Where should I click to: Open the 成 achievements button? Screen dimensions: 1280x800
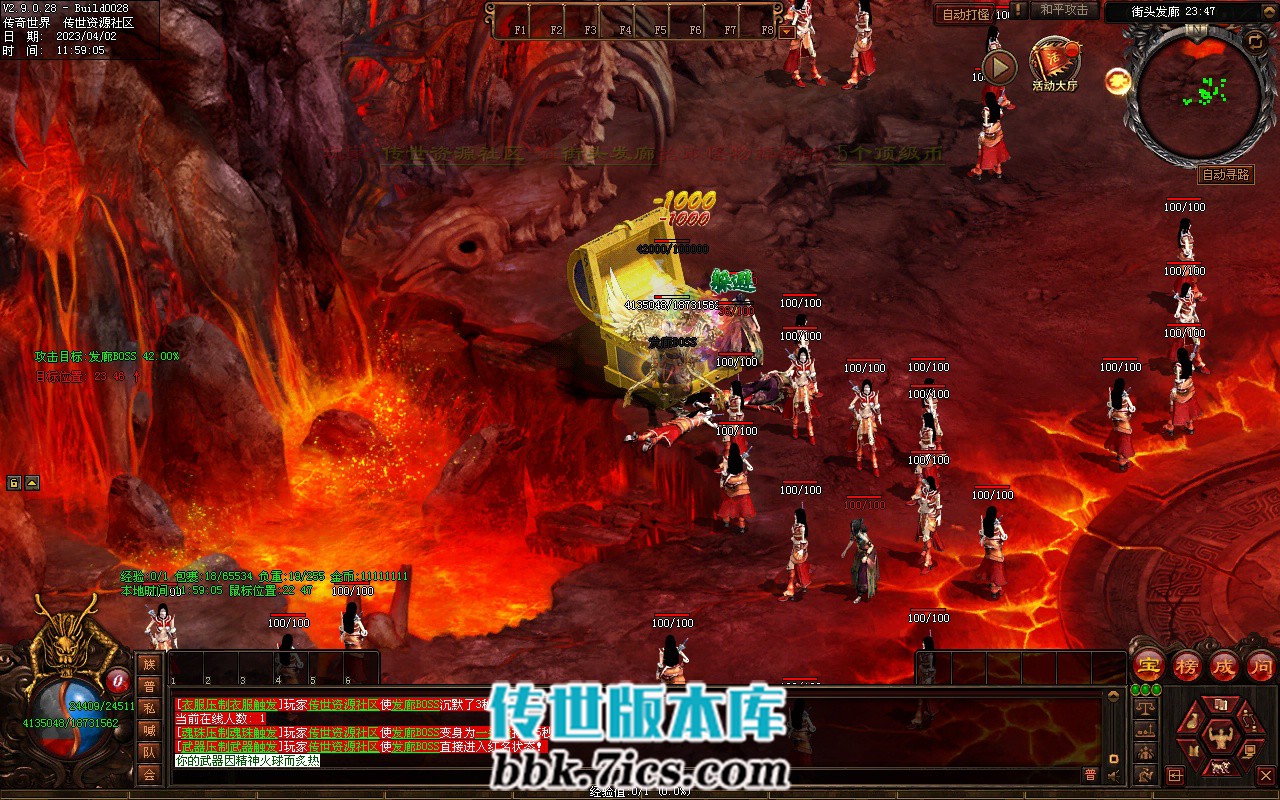coord(1224,665)
